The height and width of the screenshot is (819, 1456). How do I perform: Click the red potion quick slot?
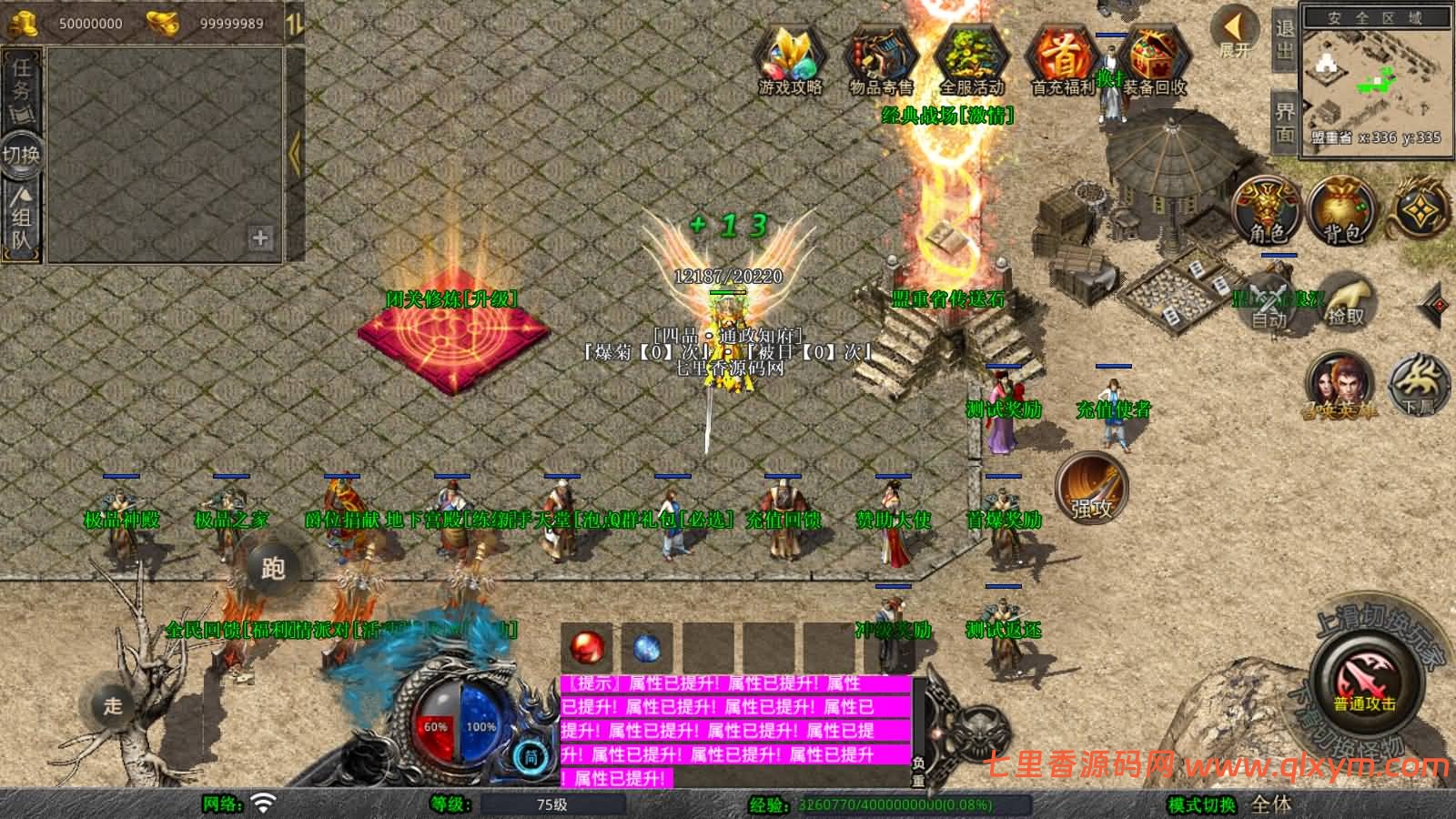pyautogui.click(x=587, y=646)
